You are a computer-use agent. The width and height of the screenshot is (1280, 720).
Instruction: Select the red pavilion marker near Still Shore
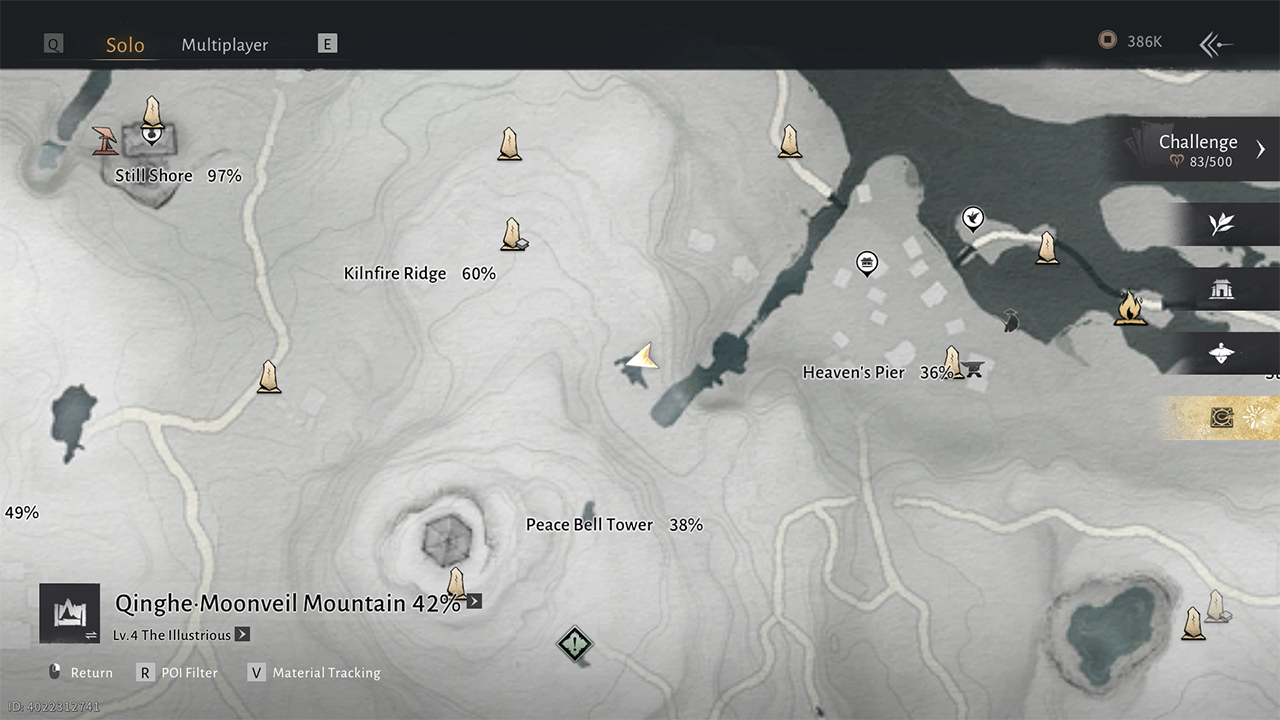click(104, 140)
